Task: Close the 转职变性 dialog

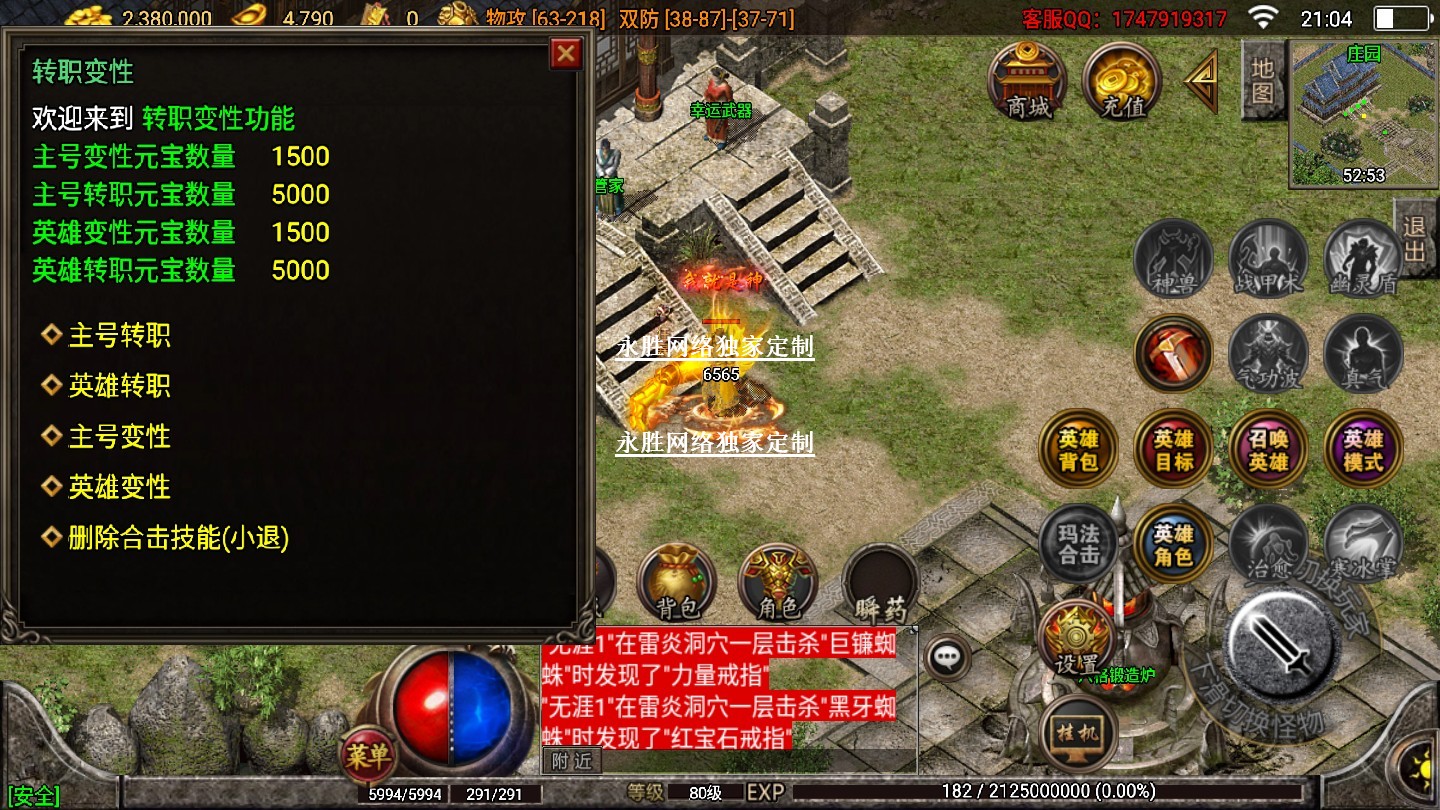Action: click(566, 53)
